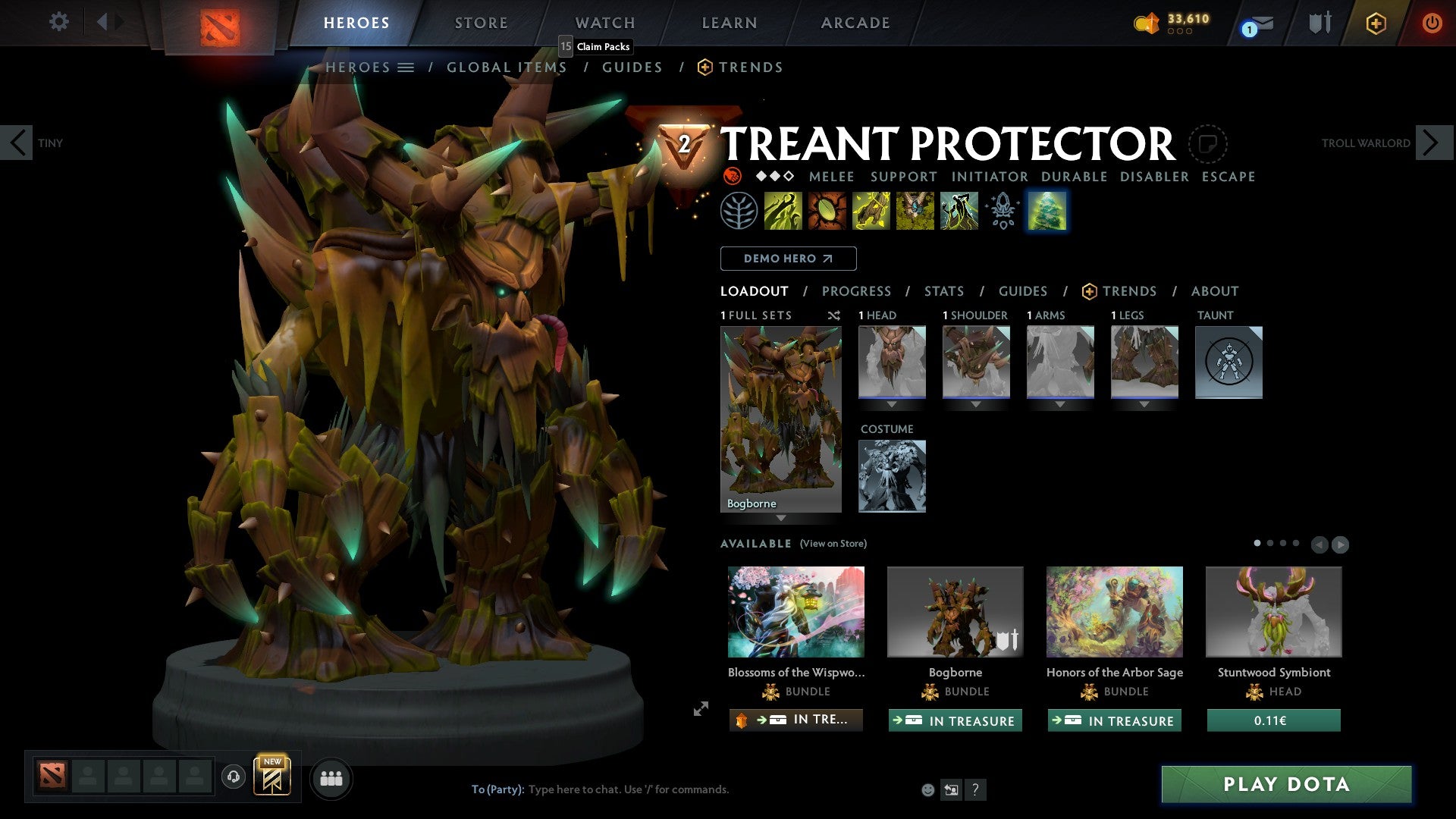Switch to the PROGRESS tab
The height and width of the screenshot is (819, 1456).
pyautogui.click(x=857, y=290)
